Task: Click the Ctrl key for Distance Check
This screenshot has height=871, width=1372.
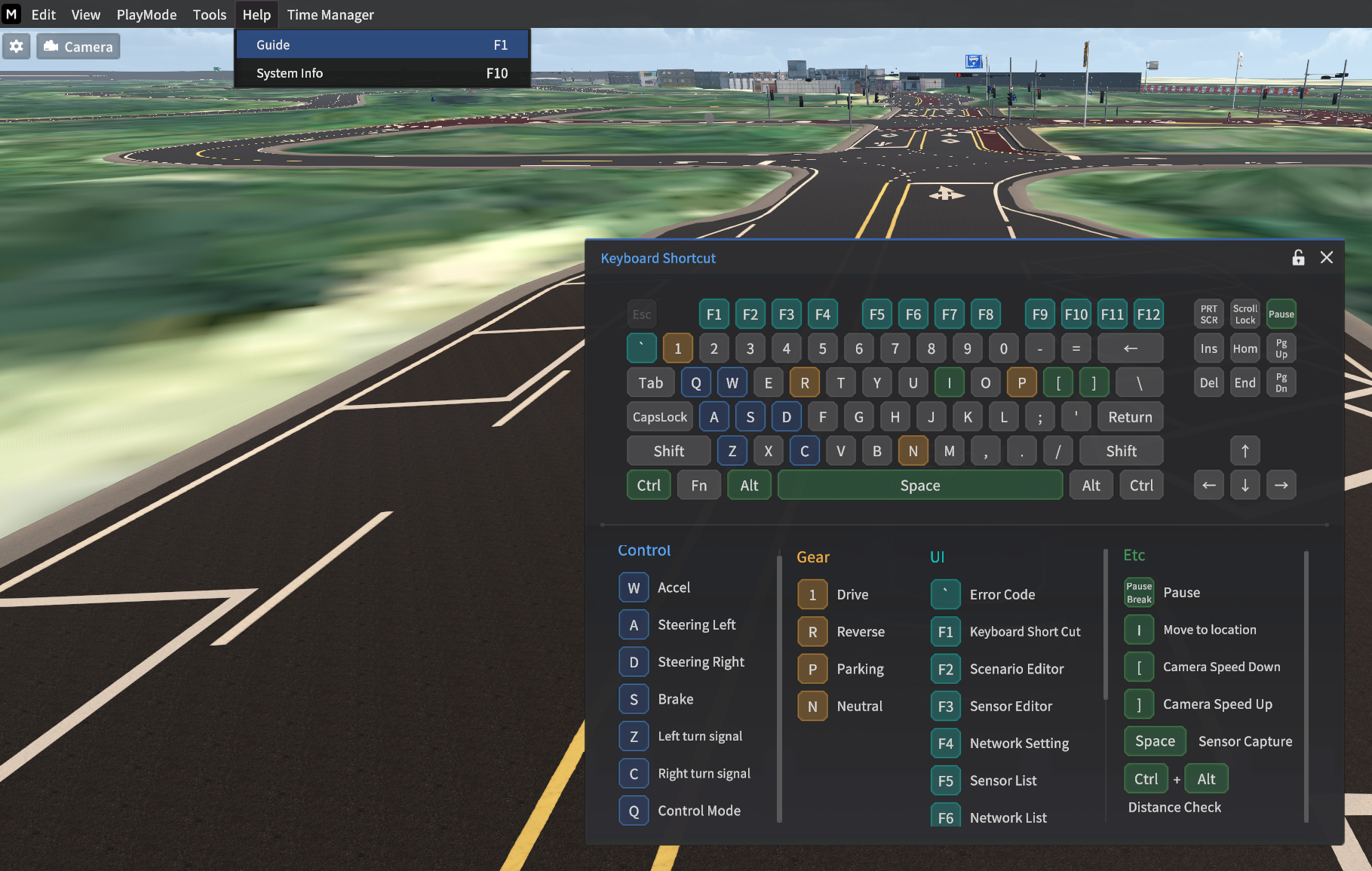Action: [1145, 778]
